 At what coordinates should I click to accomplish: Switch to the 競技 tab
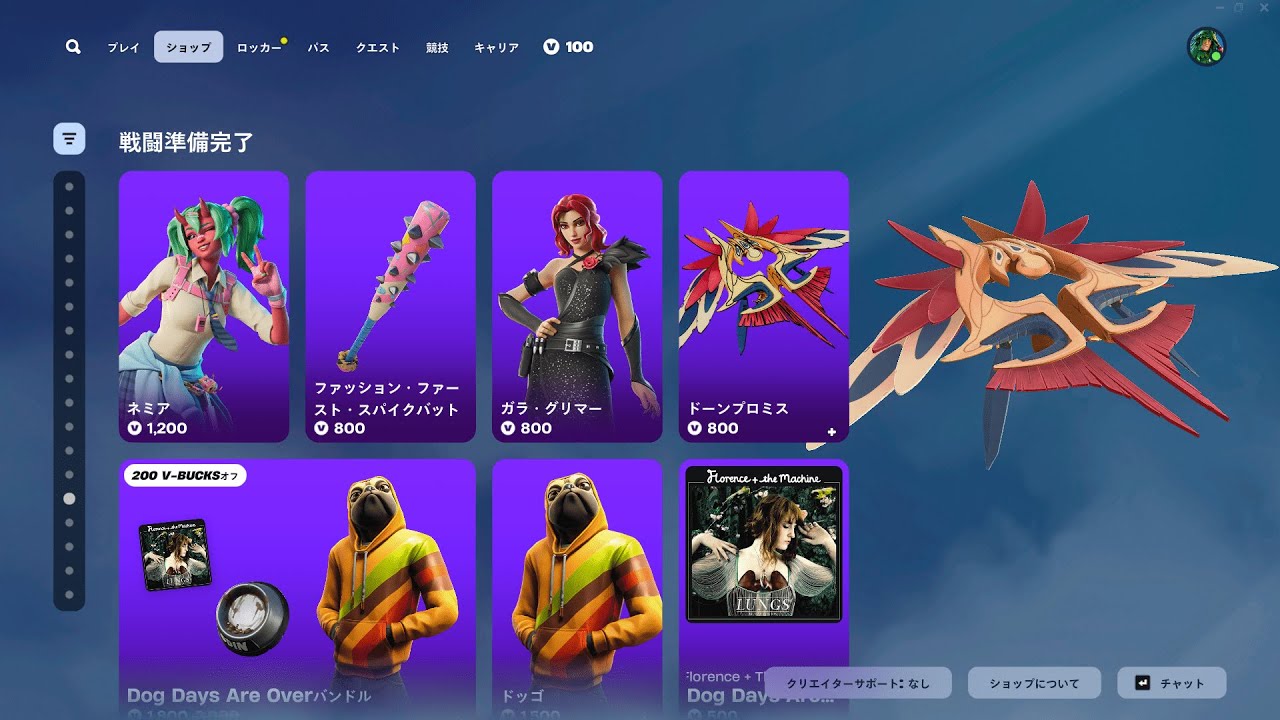click(437, 47)
